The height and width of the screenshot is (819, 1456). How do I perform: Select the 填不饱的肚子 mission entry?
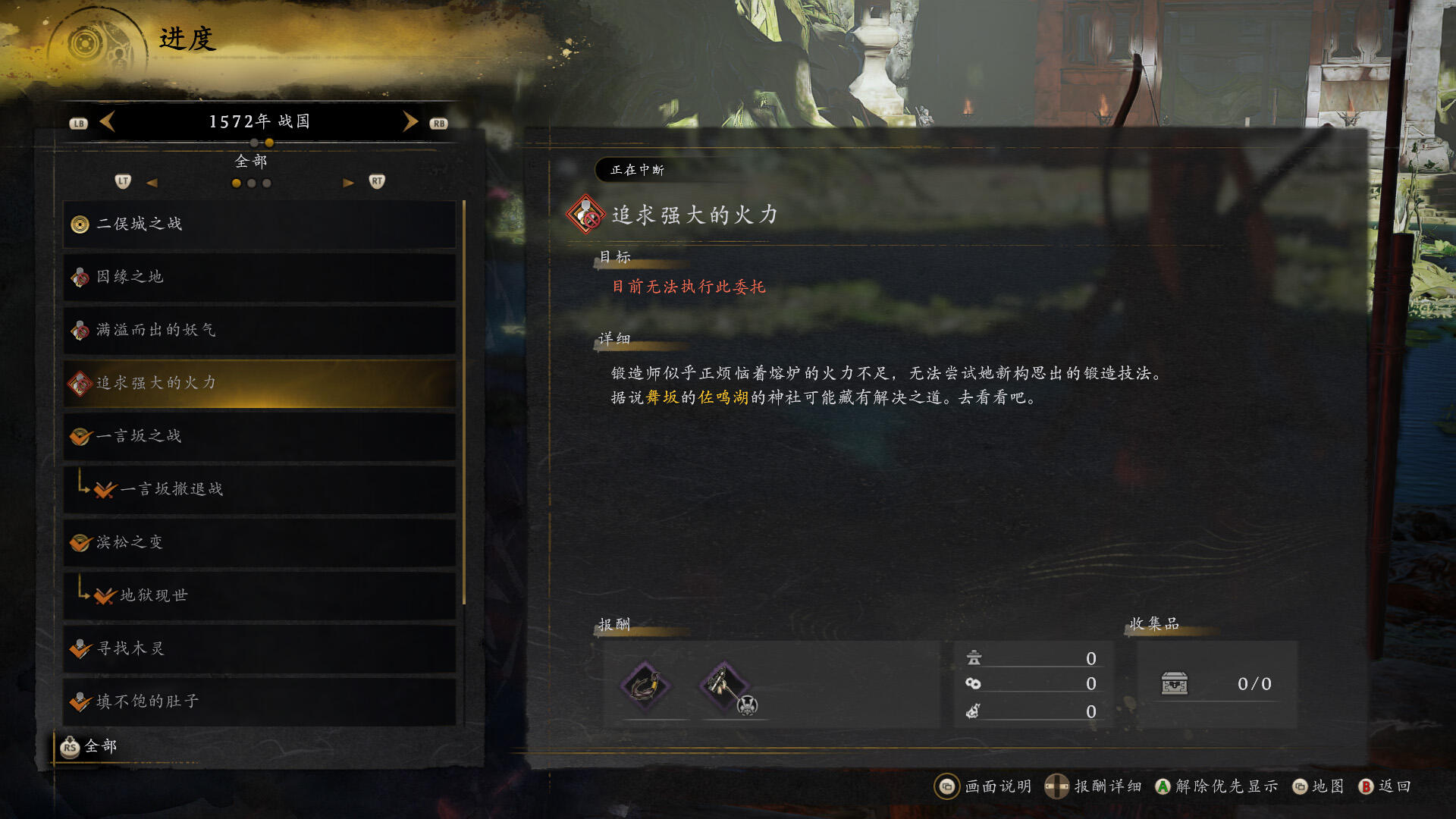pyautogui.click(x=259, y=702)
